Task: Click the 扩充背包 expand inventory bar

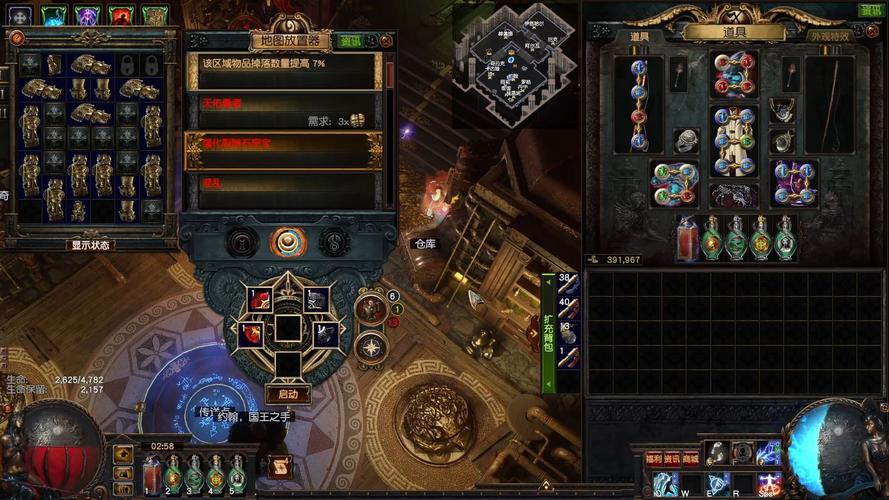Action: [548, 333]
